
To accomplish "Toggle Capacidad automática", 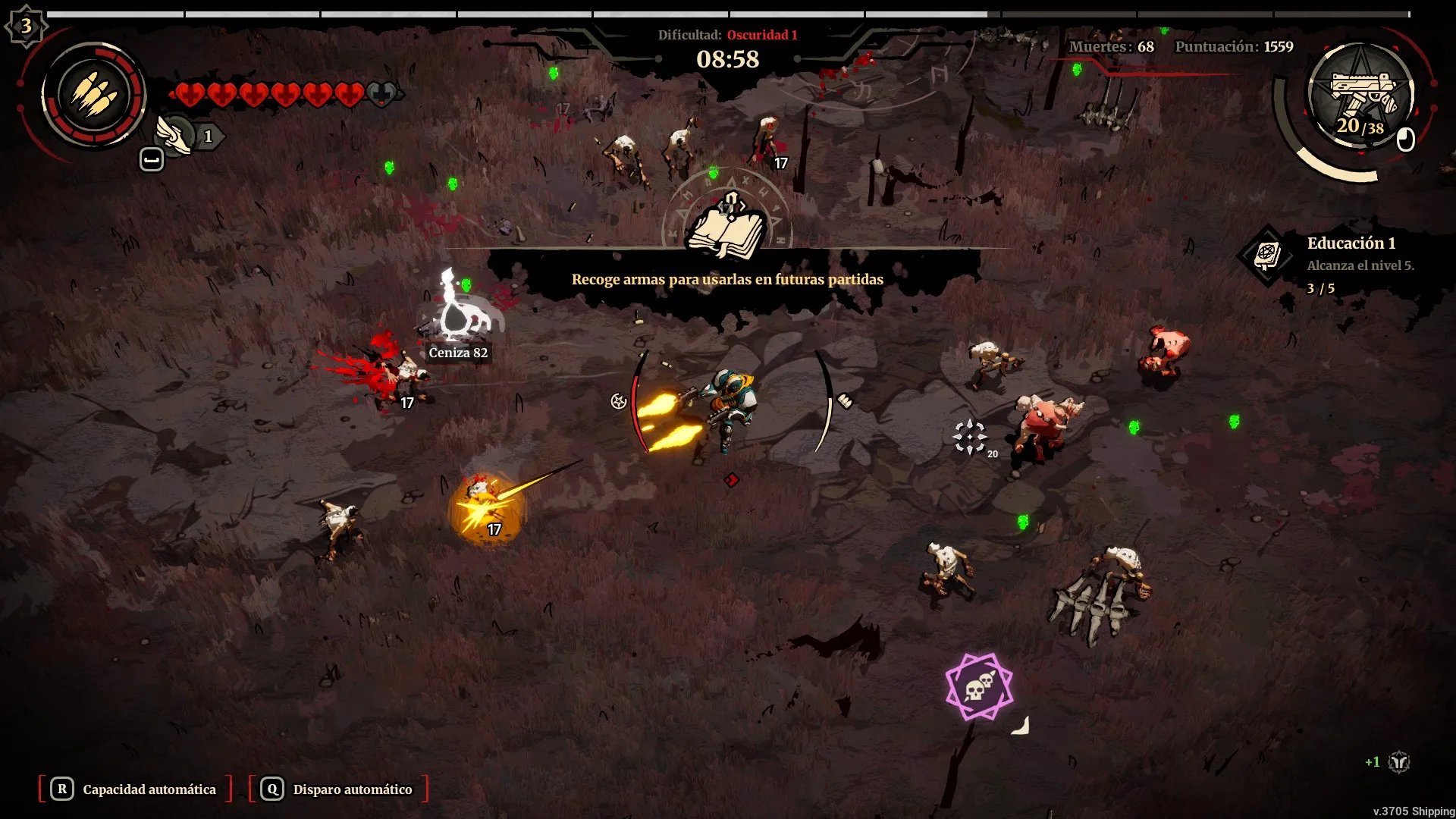I will pos(136,789).
